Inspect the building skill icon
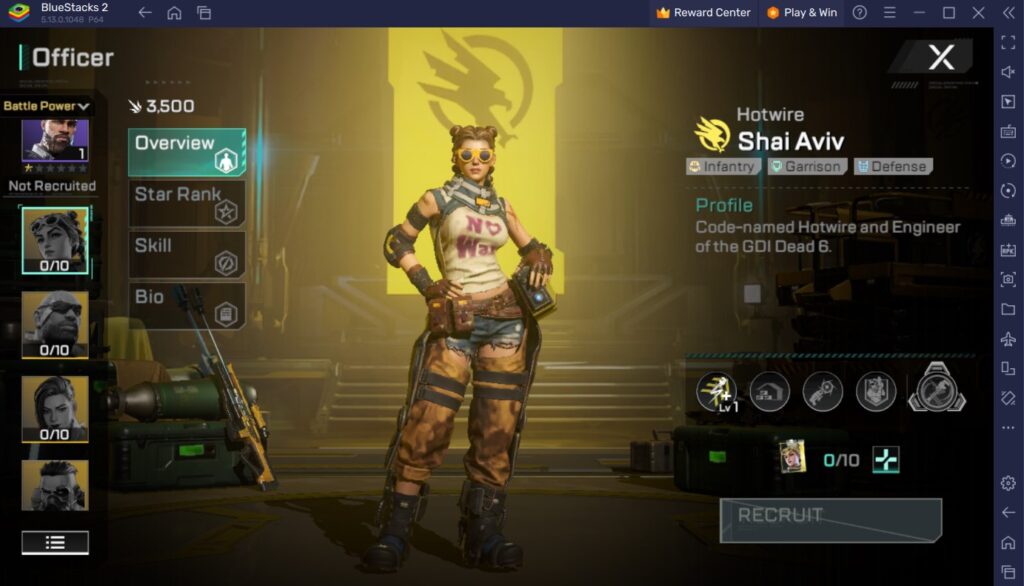The width and height of the screenshot is (1024, 586). point(770,392)
